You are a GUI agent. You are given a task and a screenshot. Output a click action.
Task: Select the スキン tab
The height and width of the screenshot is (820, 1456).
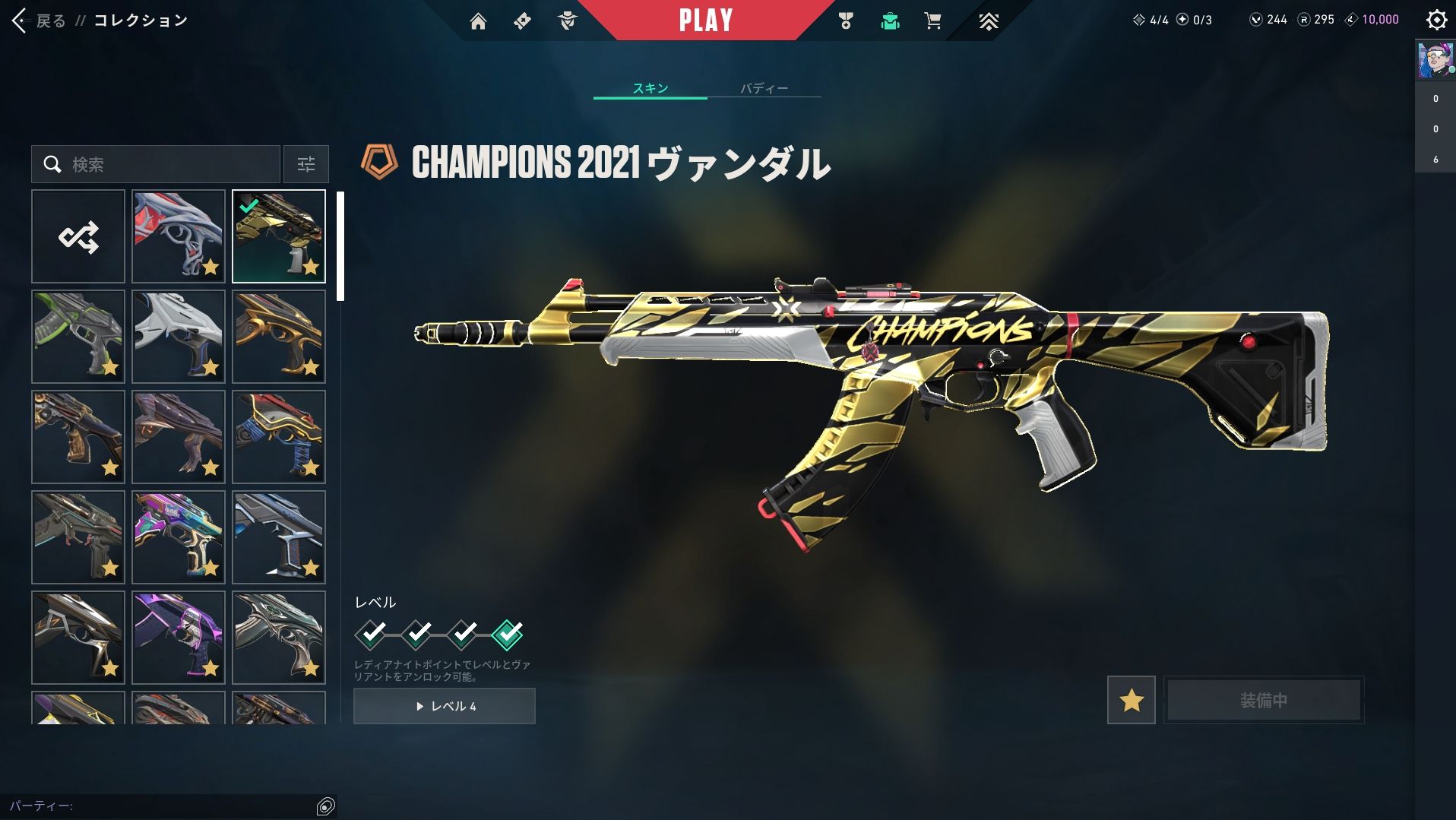(650, 88)
